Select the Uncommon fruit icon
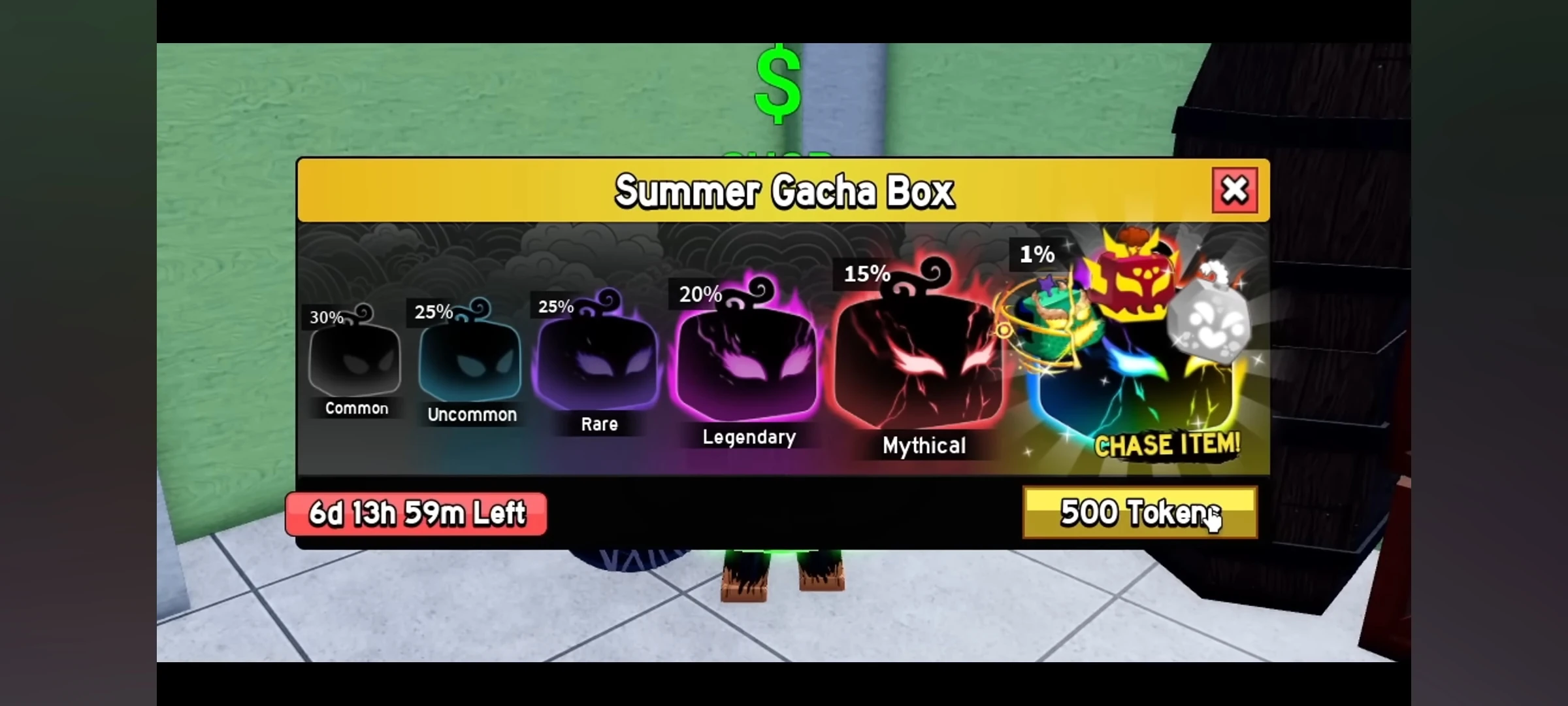 click(x=470, y=363)
